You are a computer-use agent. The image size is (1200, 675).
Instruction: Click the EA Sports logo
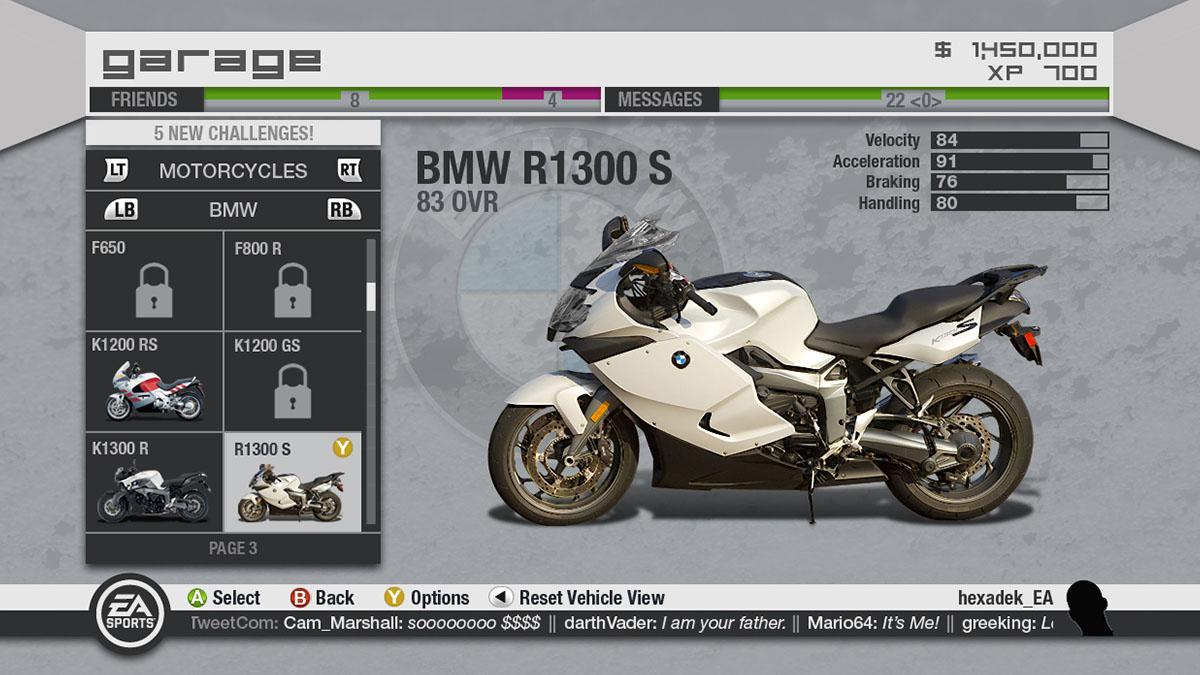click(x=129, y=612)
